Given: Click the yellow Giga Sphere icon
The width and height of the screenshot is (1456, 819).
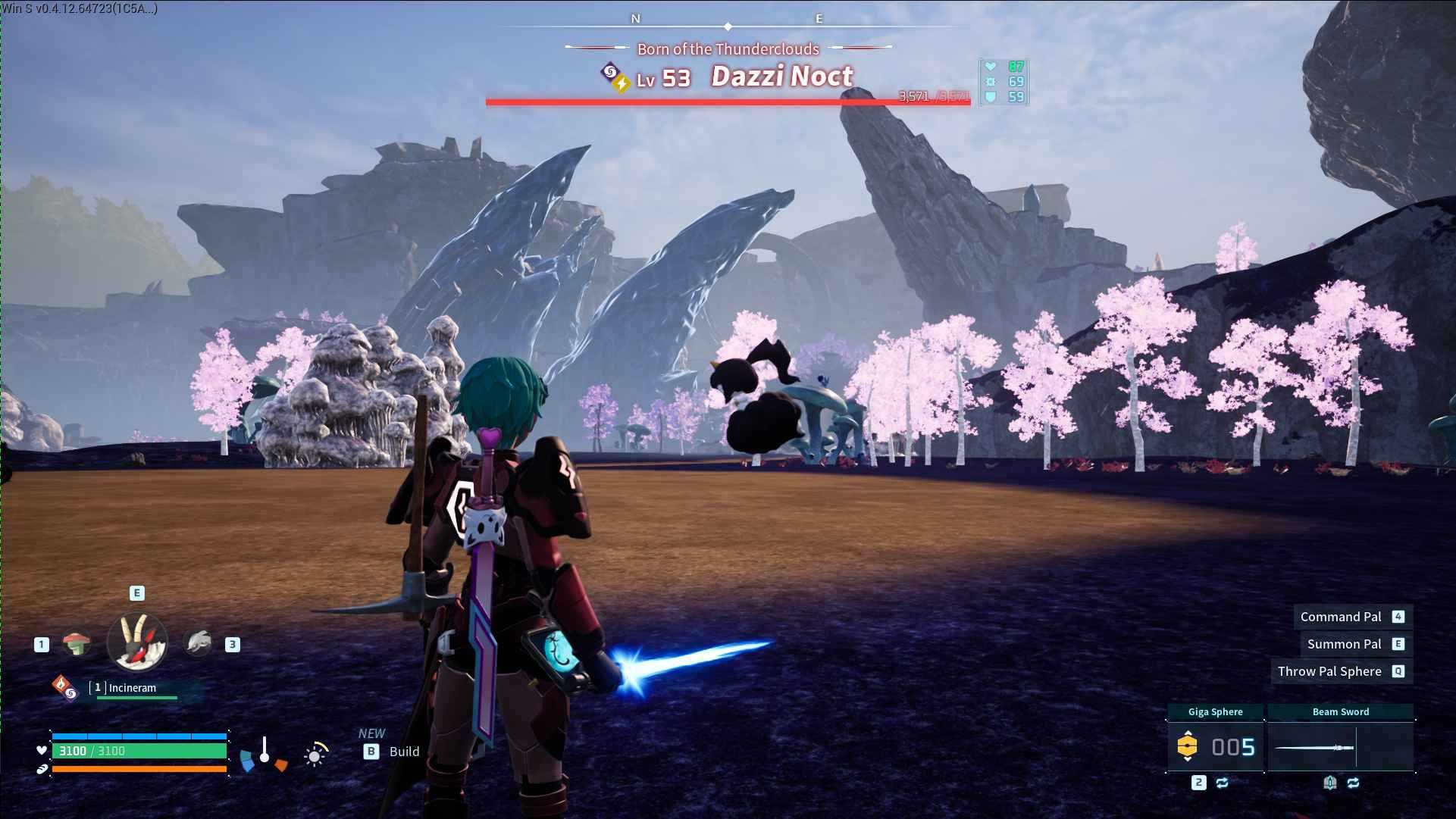Looking at the screenshot, I should tap(1188, 745).
